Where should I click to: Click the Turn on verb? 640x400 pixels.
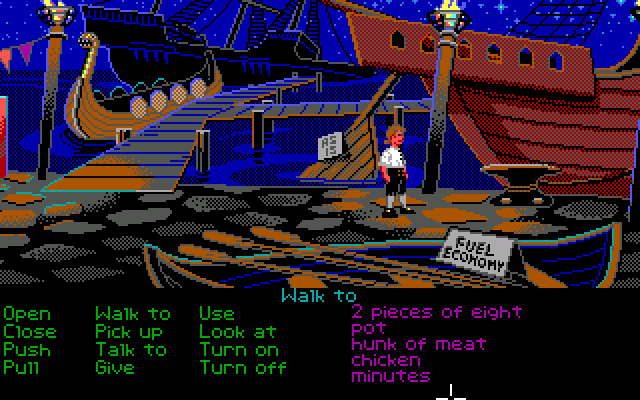pos(238,349)
